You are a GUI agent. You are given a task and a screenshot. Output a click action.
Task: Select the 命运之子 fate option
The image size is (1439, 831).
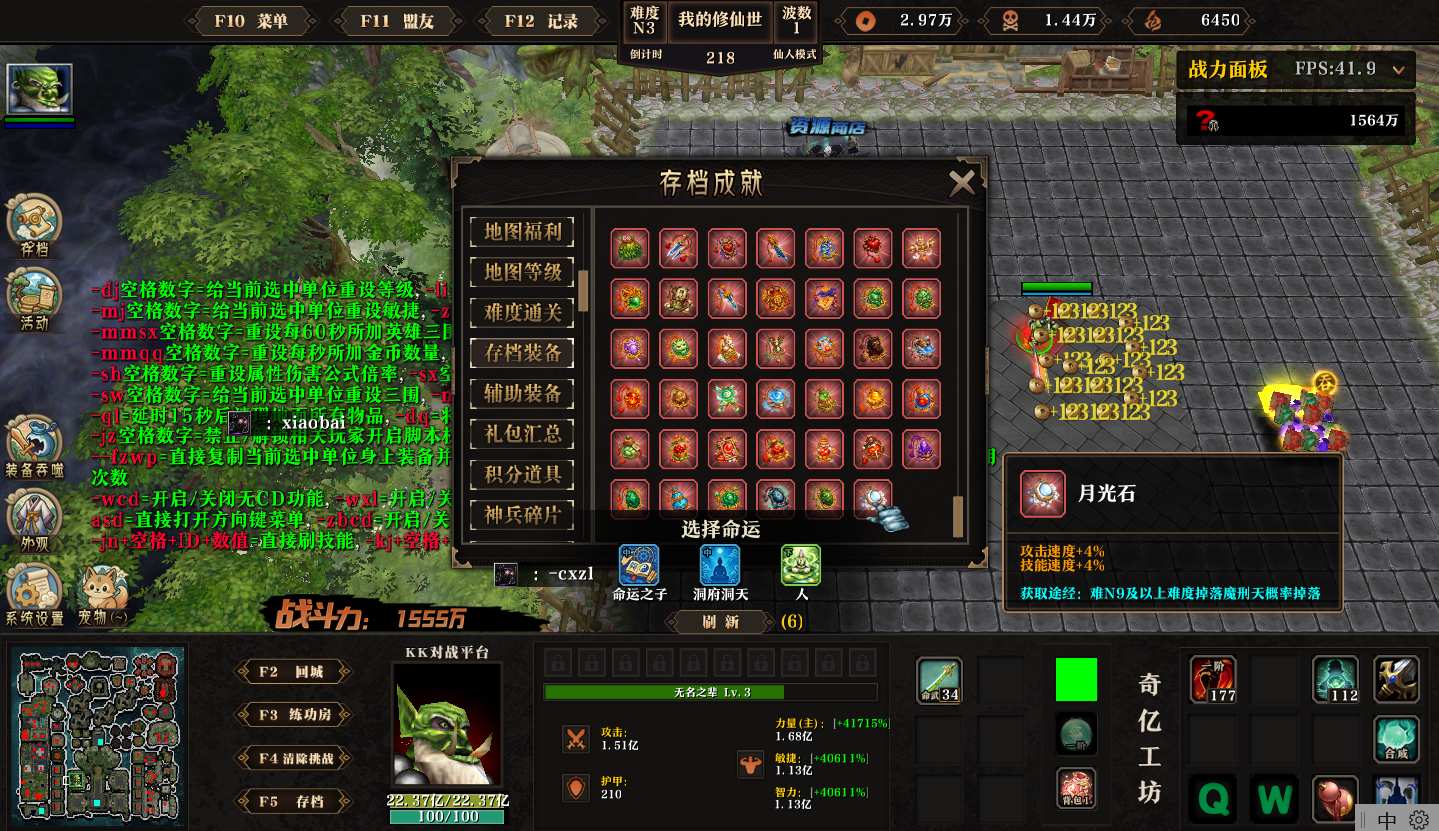coord(638,566)
